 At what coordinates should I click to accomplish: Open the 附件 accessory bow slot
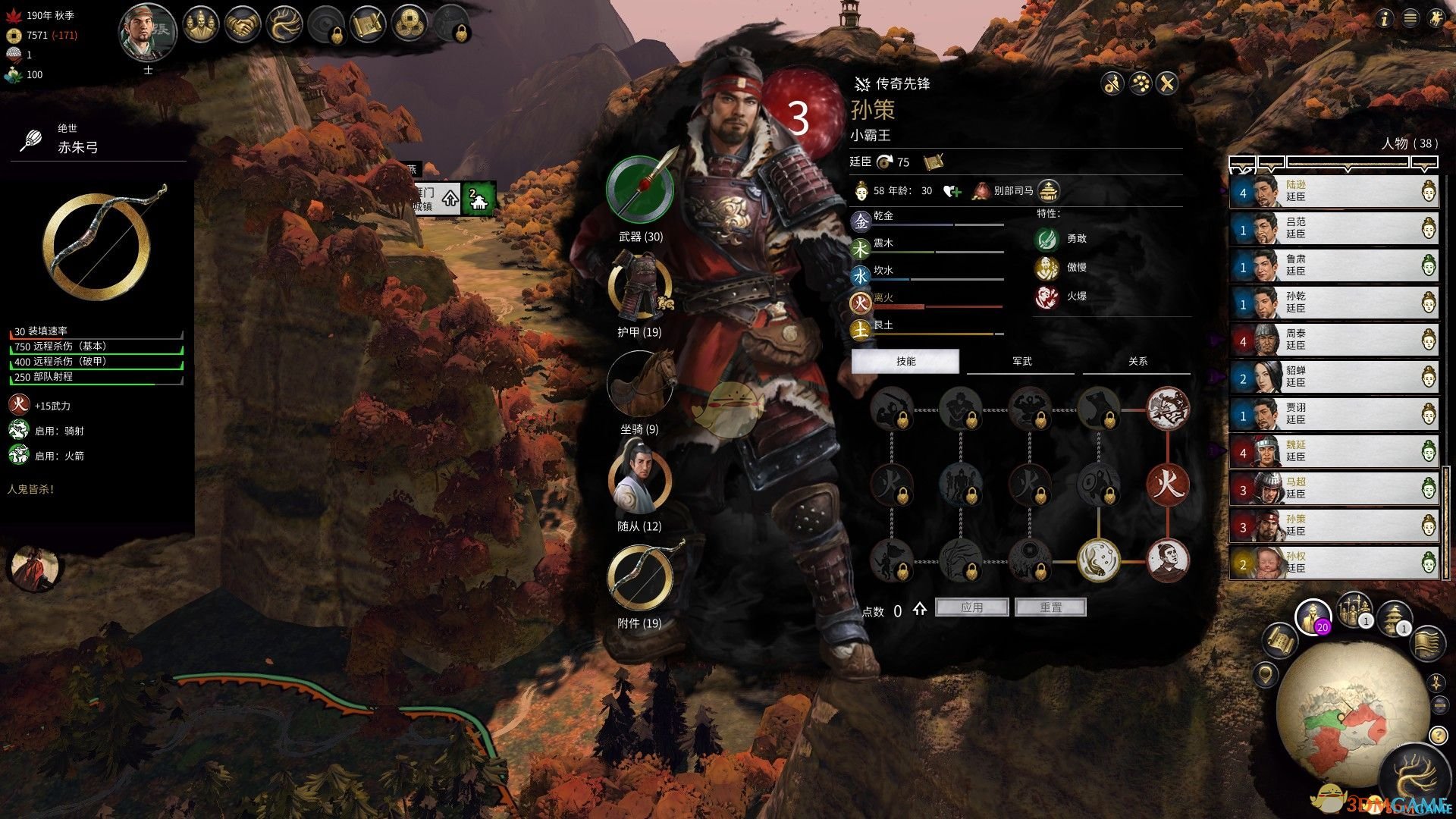(639, 579)
